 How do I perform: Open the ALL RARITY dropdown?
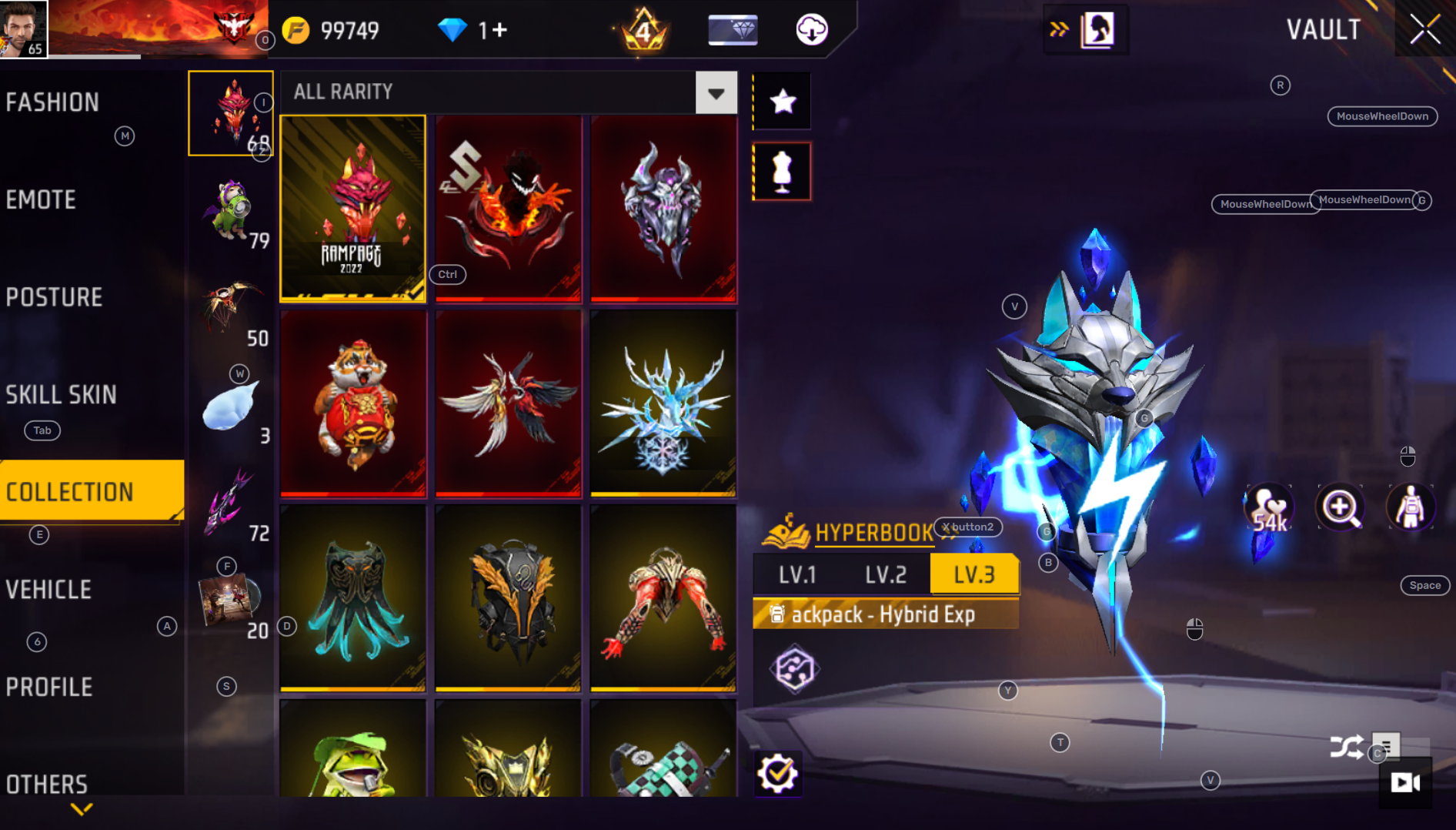[716, 92]
